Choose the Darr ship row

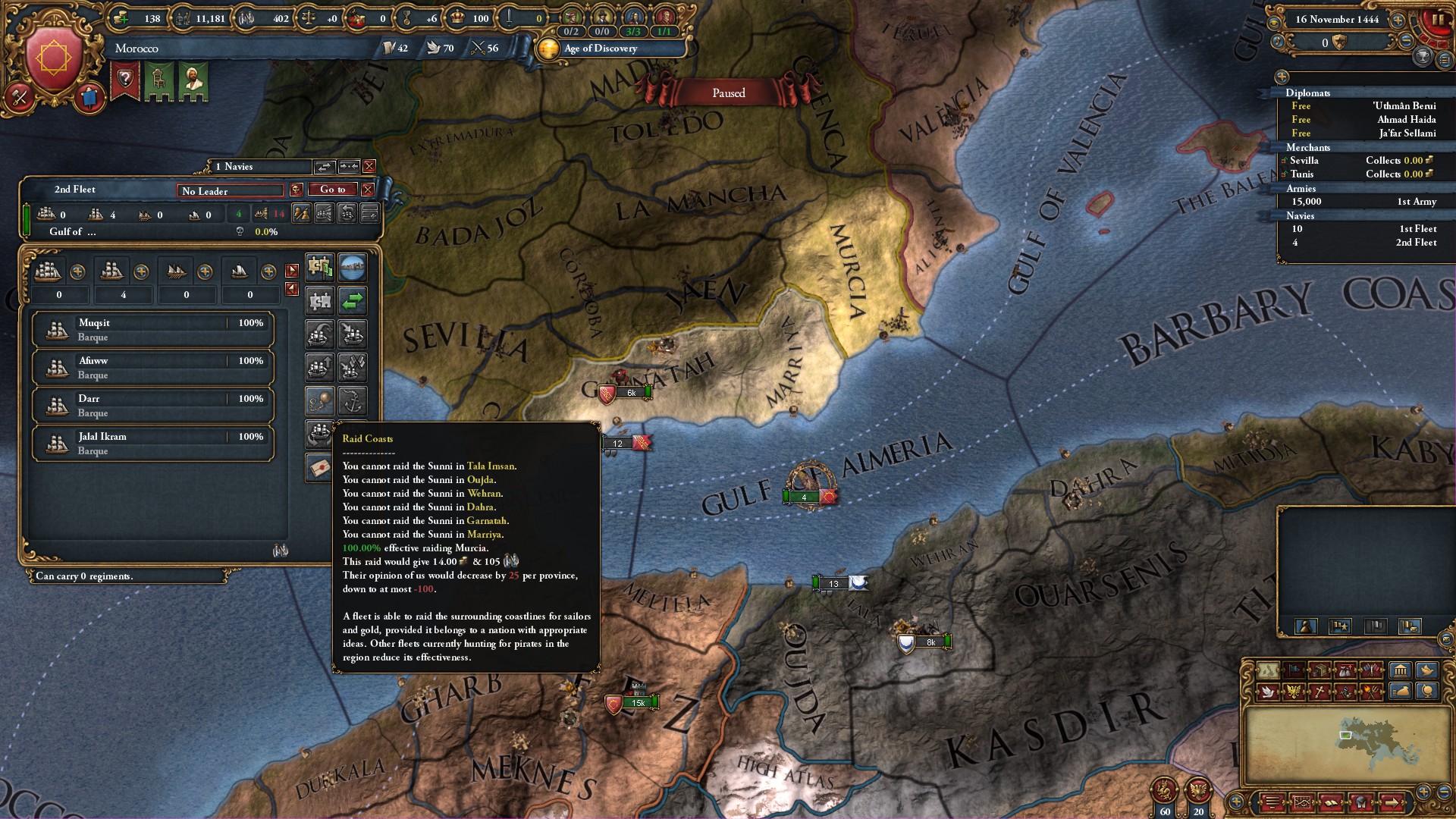point(152,406)
